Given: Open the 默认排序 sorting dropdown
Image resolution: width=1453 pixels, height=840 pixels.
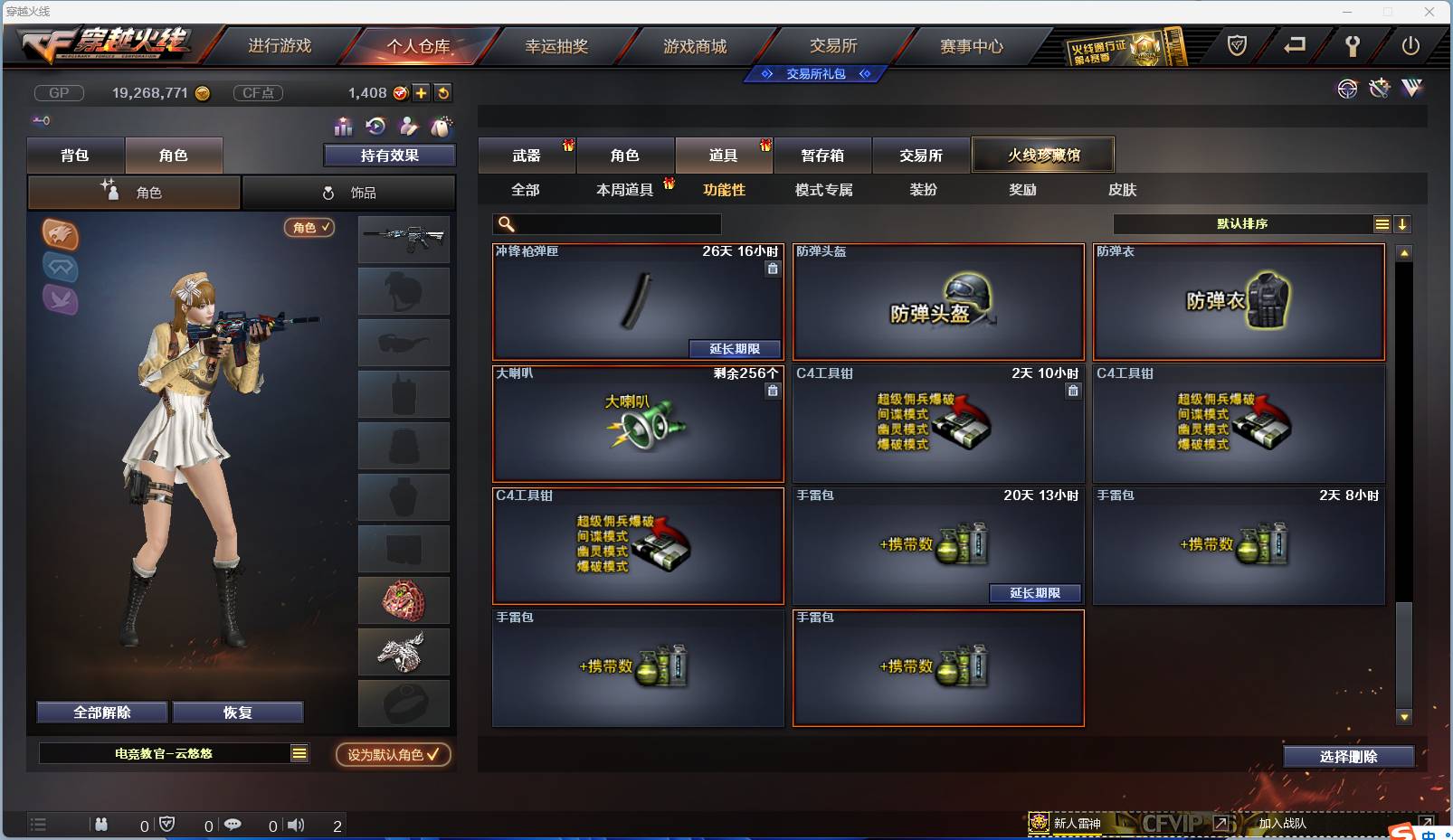Looking at the screenshot, I should coord(1239,223).
